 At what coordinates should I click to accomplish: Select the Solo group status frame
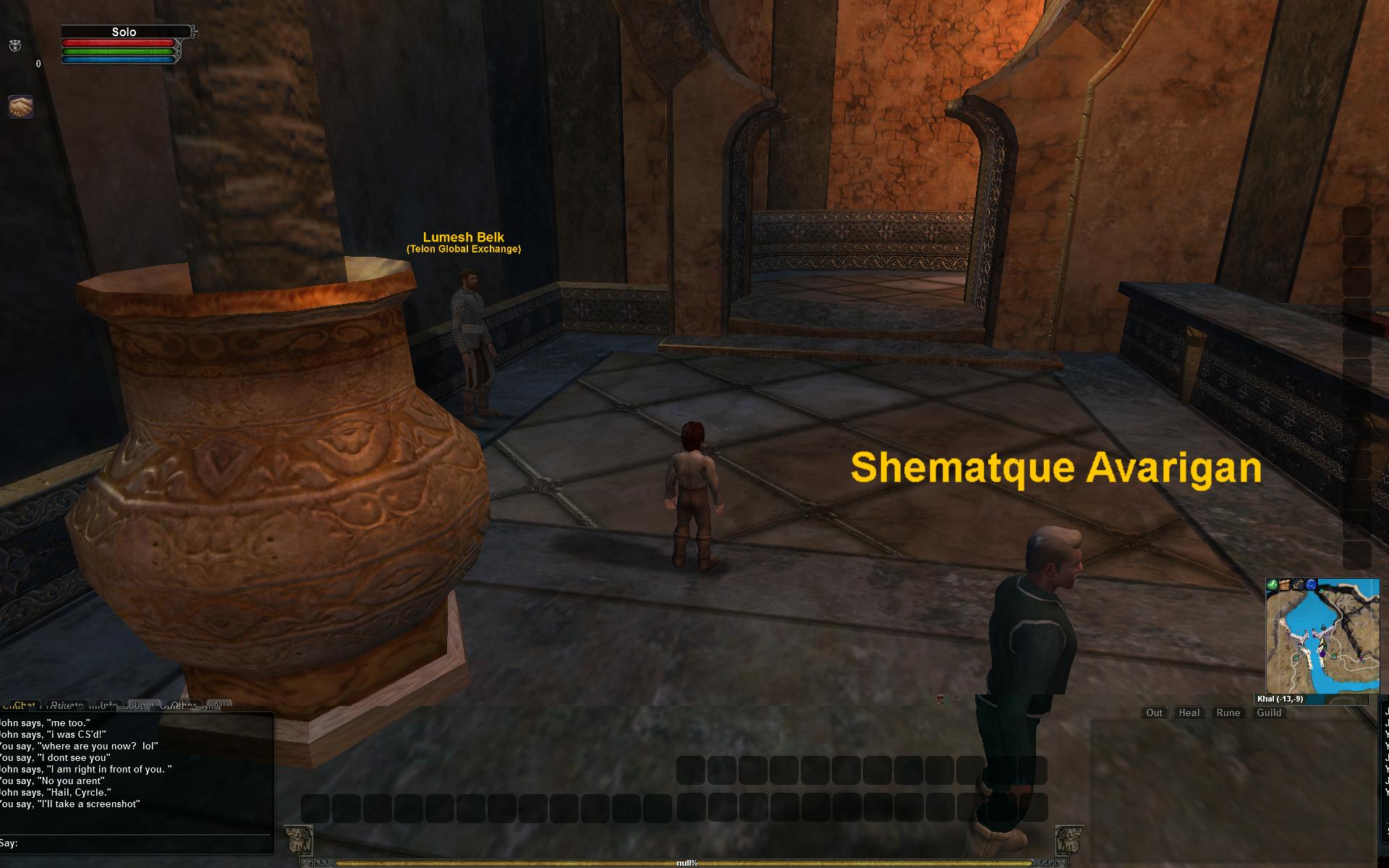click(x=124, y=32)
